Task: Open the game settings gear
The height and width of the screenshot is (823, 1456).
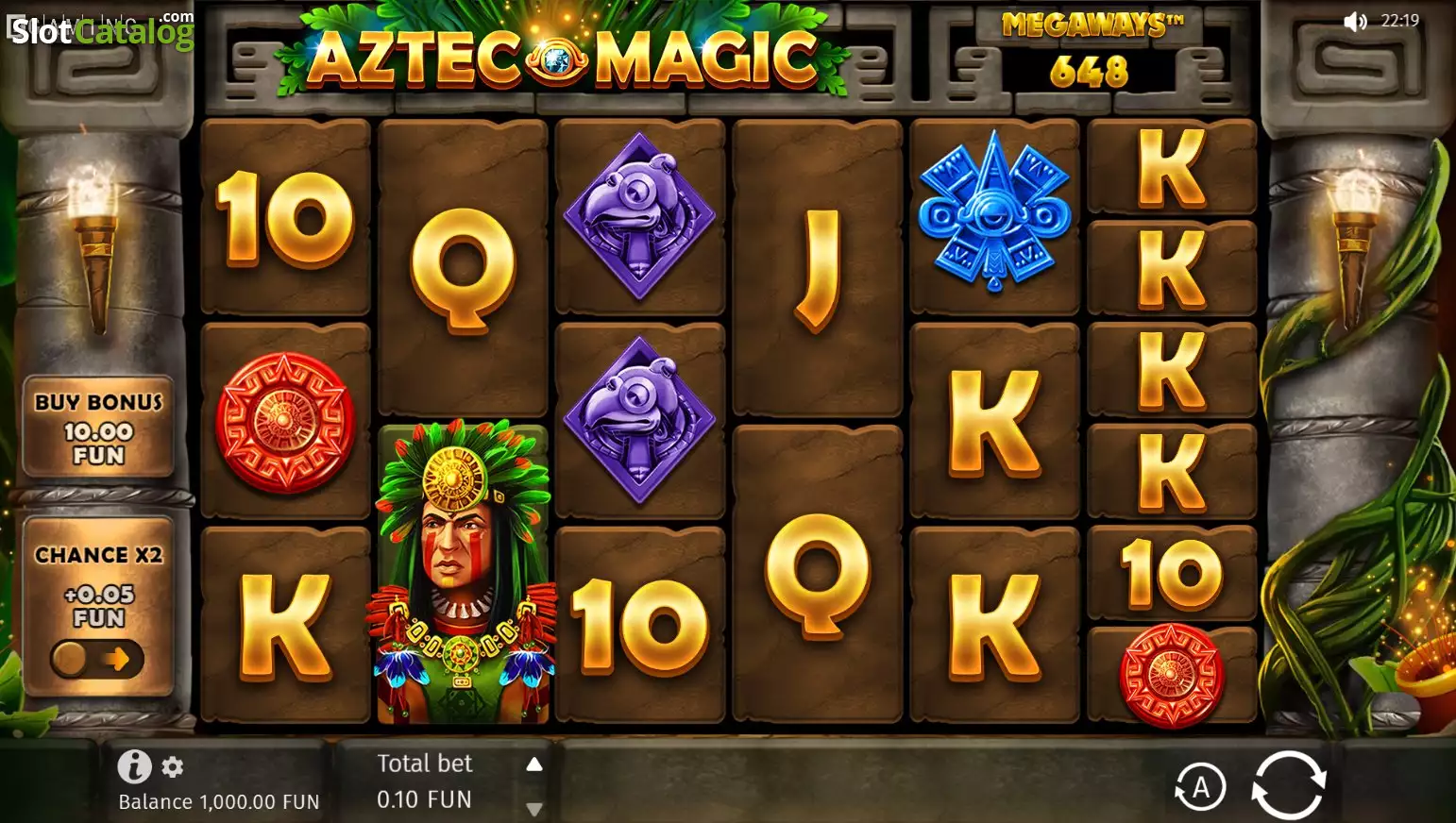Action: tap(170, 766)
